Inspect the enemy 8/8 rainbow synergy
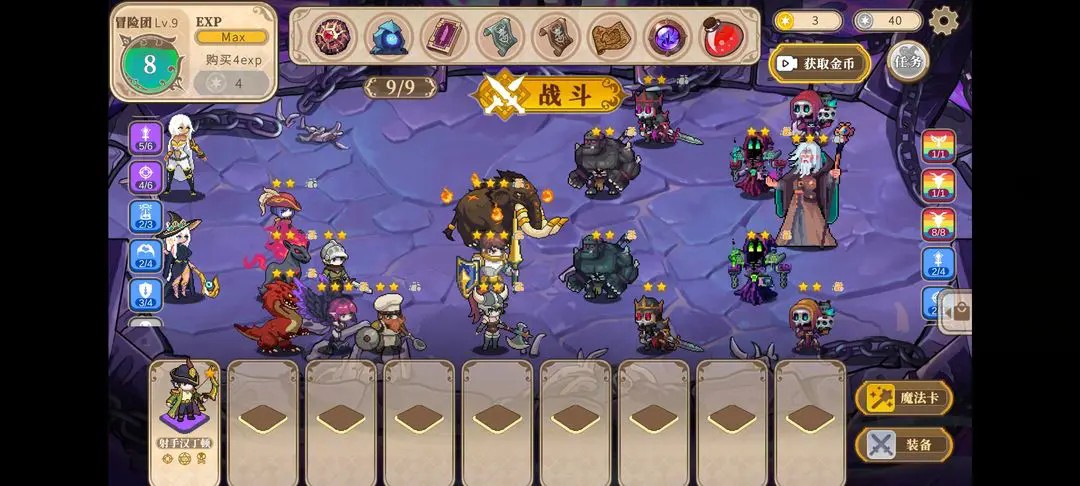1080x486 pixels. (939, 224)
